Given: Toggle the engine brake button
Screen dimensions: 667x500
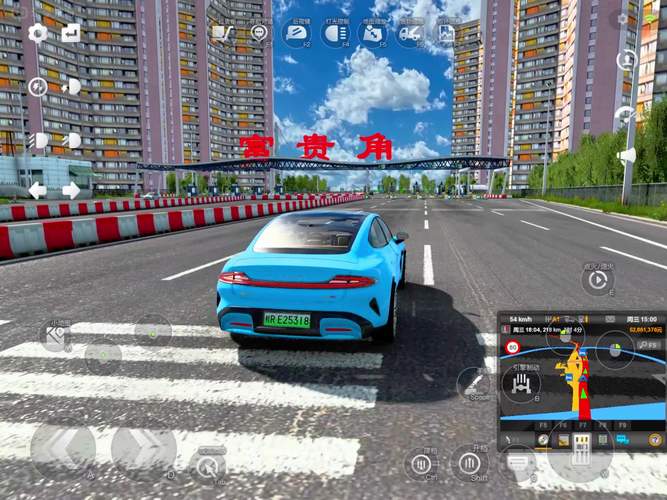Looking at the screenshot, I should (520, 383).
